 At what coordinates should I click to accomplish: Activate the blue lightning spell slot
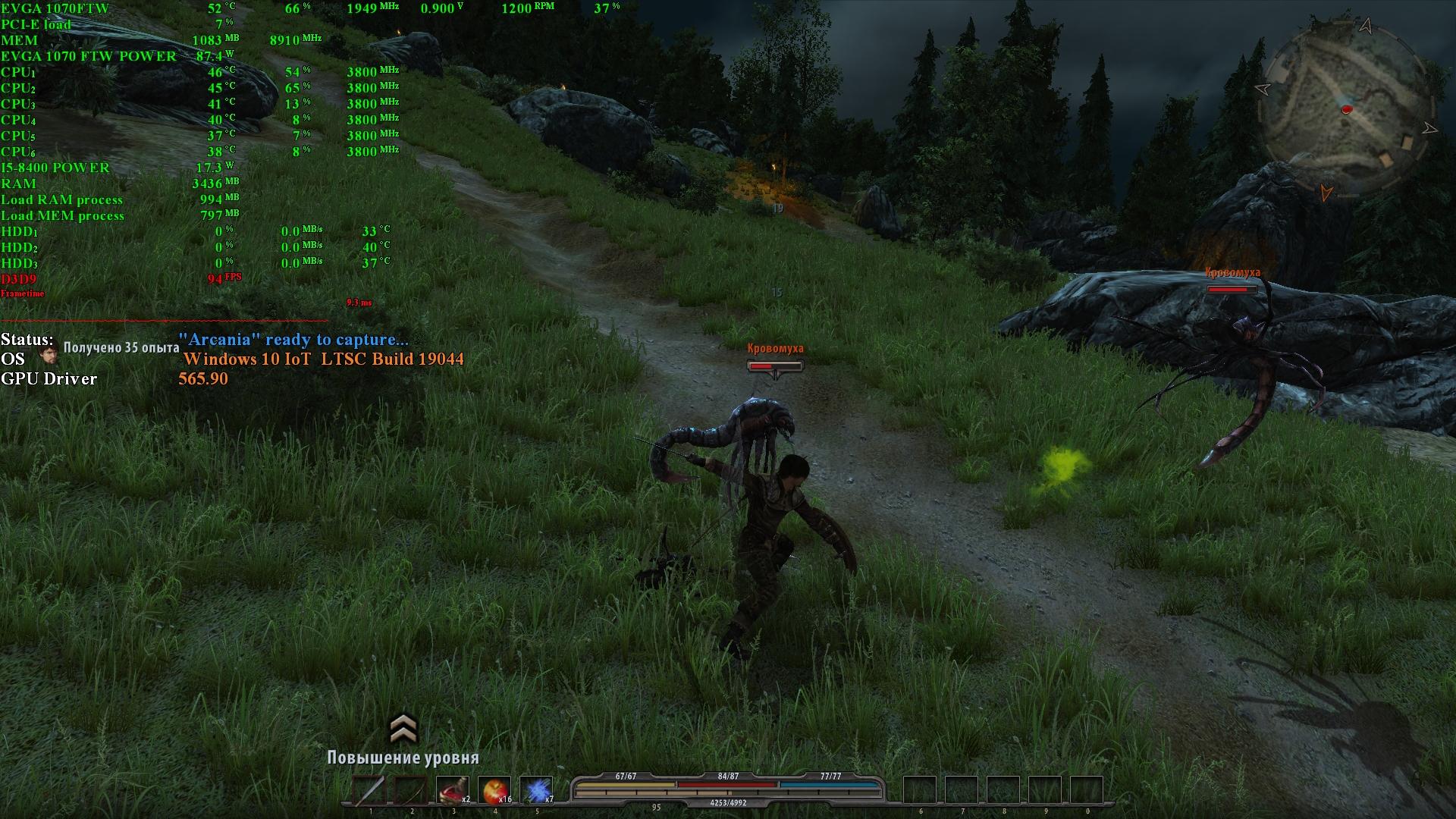tap(536, 791)
